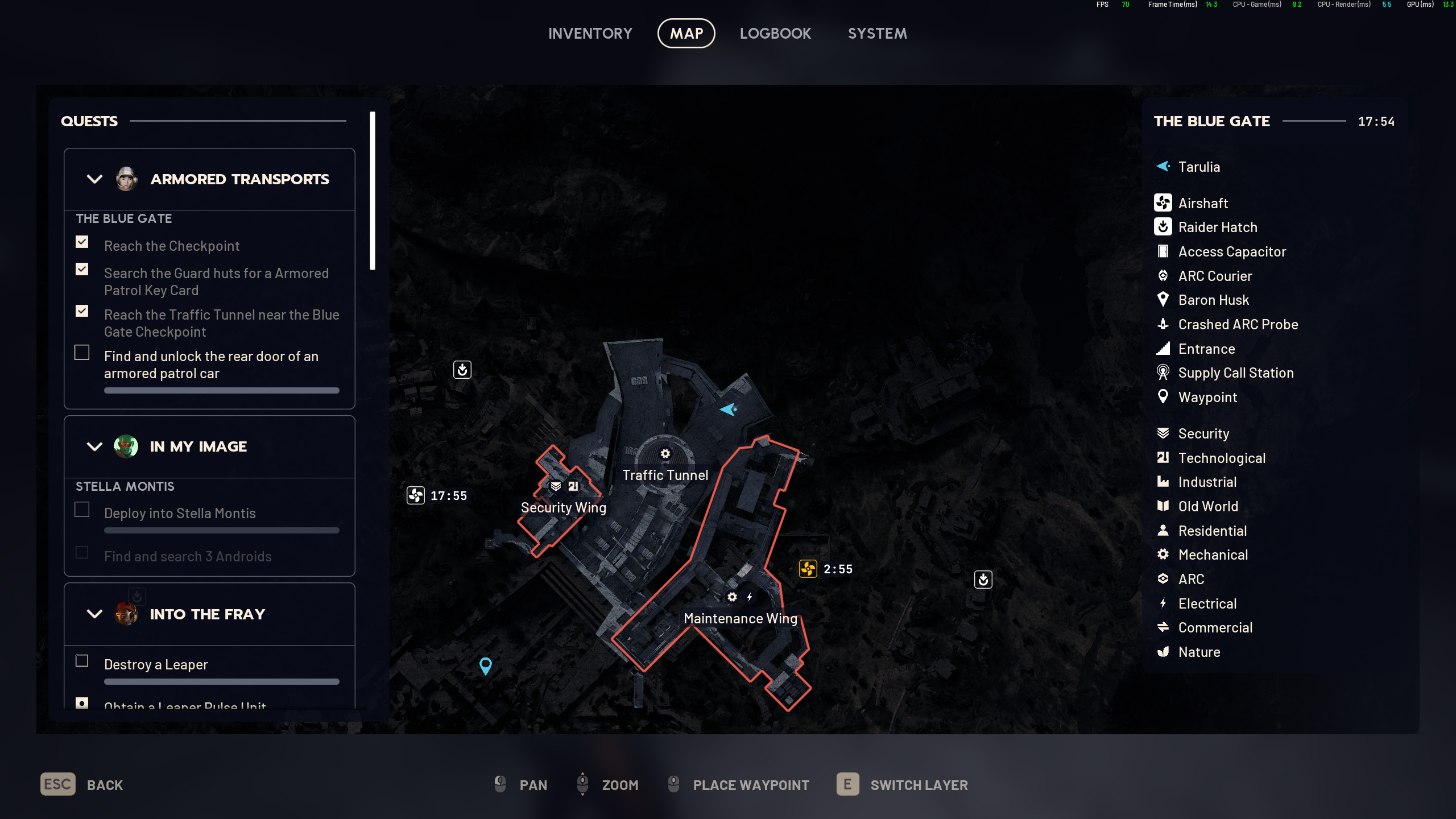The height and width of the screenshot is (819, 1456).
Task: Select the Baron Husk legend entry
Action: (x=1213, y=300)
